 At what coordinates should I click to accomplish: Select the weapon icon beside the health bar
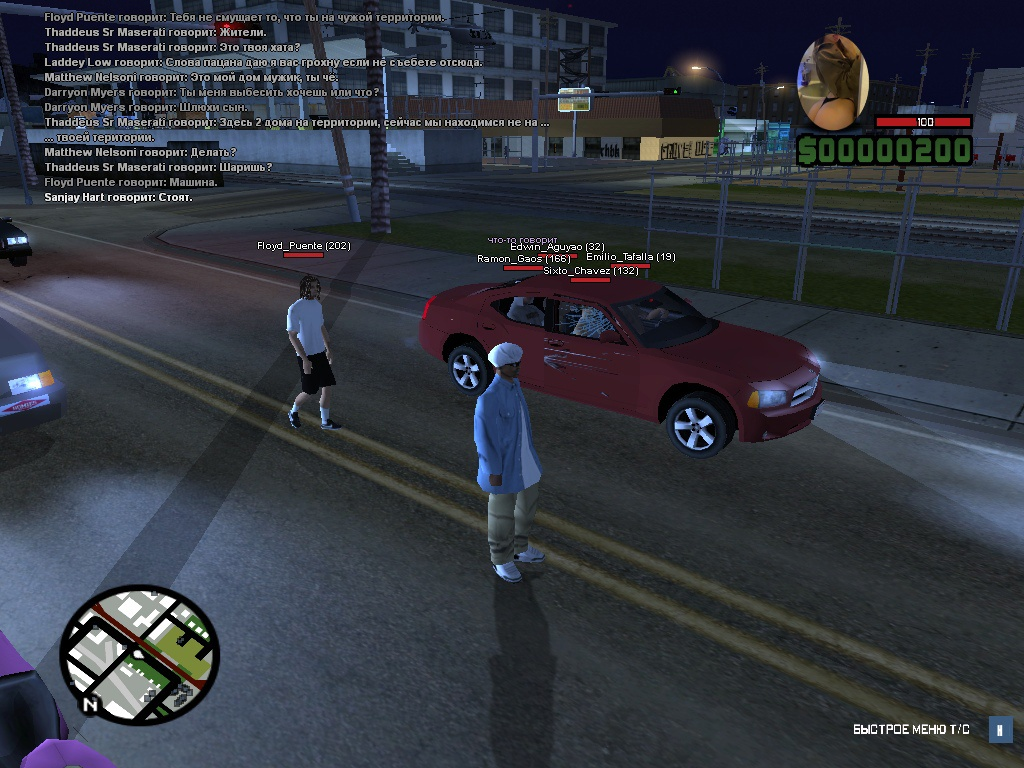pyautogui.click(x=832, y=83)
